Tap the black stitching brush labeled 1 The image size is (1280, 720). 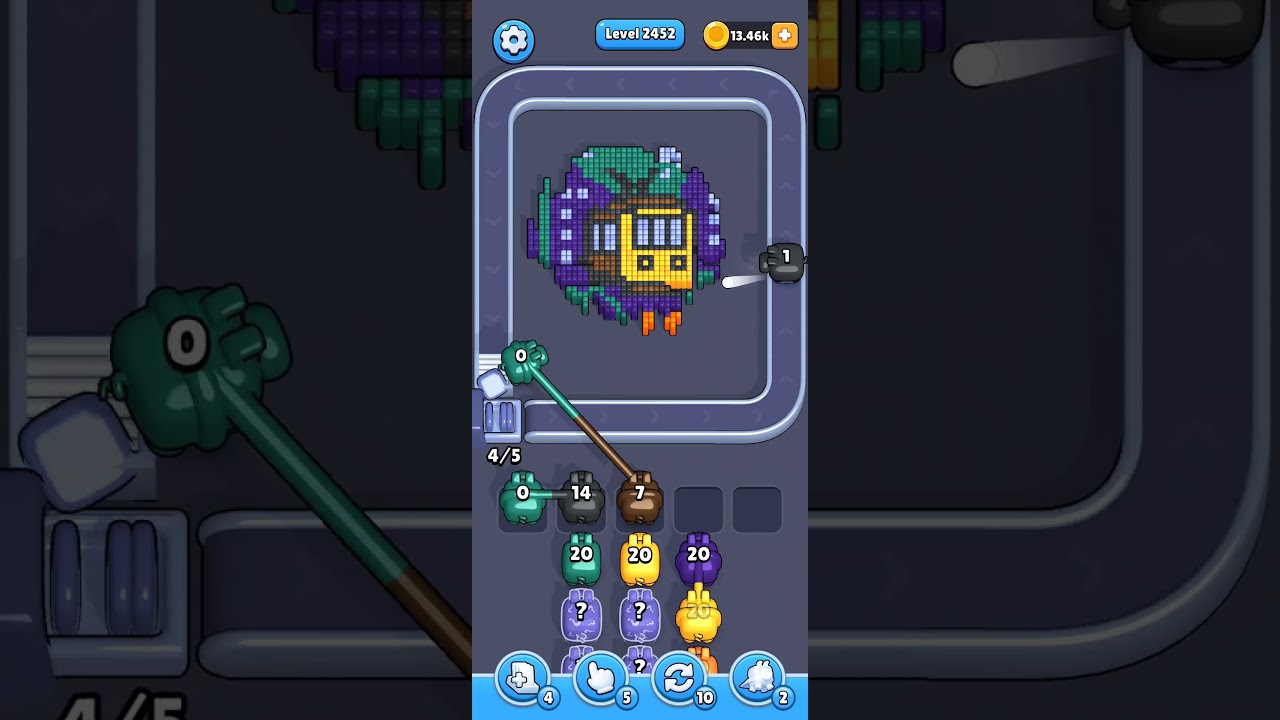tap(784, 262)
